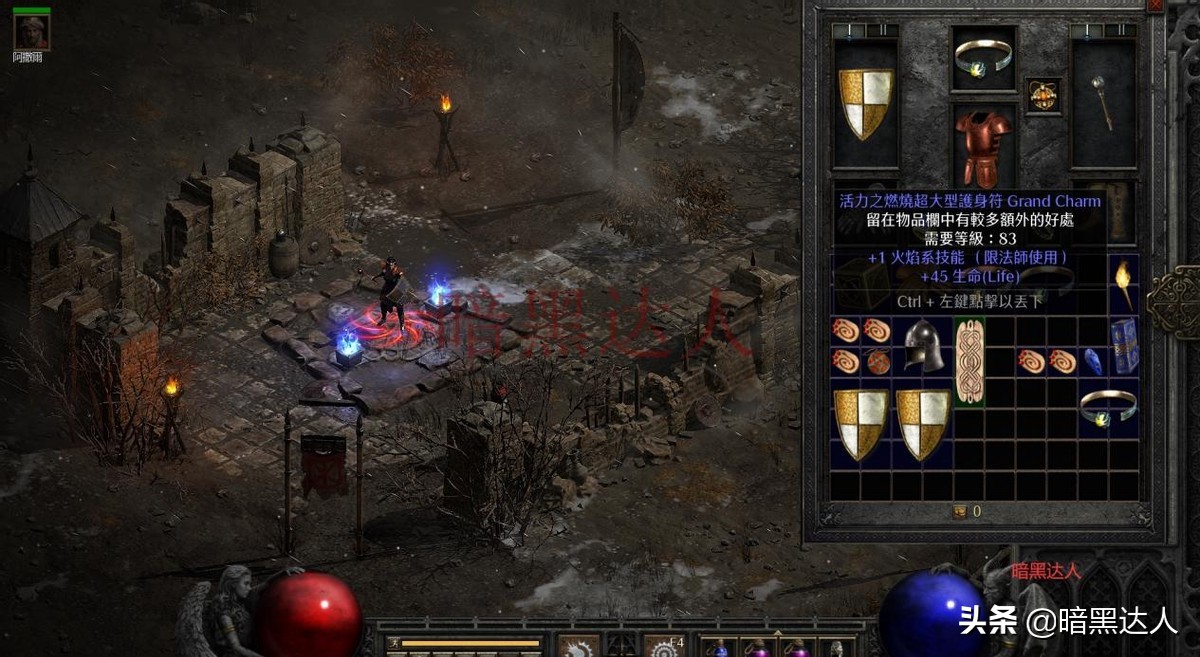
Task: Select the equipped scepter weapon slot
Action: point(1104,102)
